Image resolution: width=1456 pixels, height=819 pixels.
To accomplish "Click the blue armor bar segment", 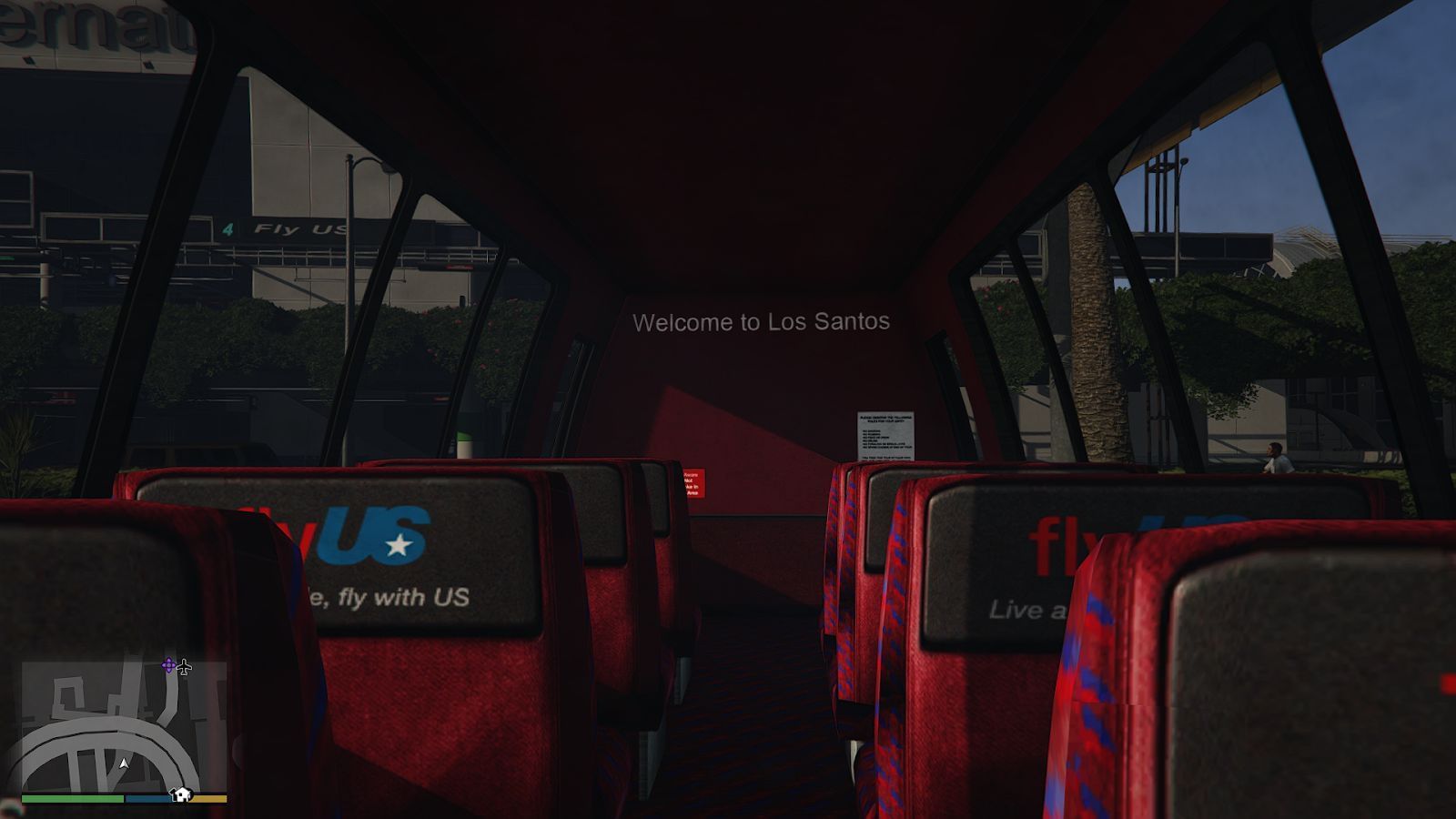I will (x=147, y=799).
